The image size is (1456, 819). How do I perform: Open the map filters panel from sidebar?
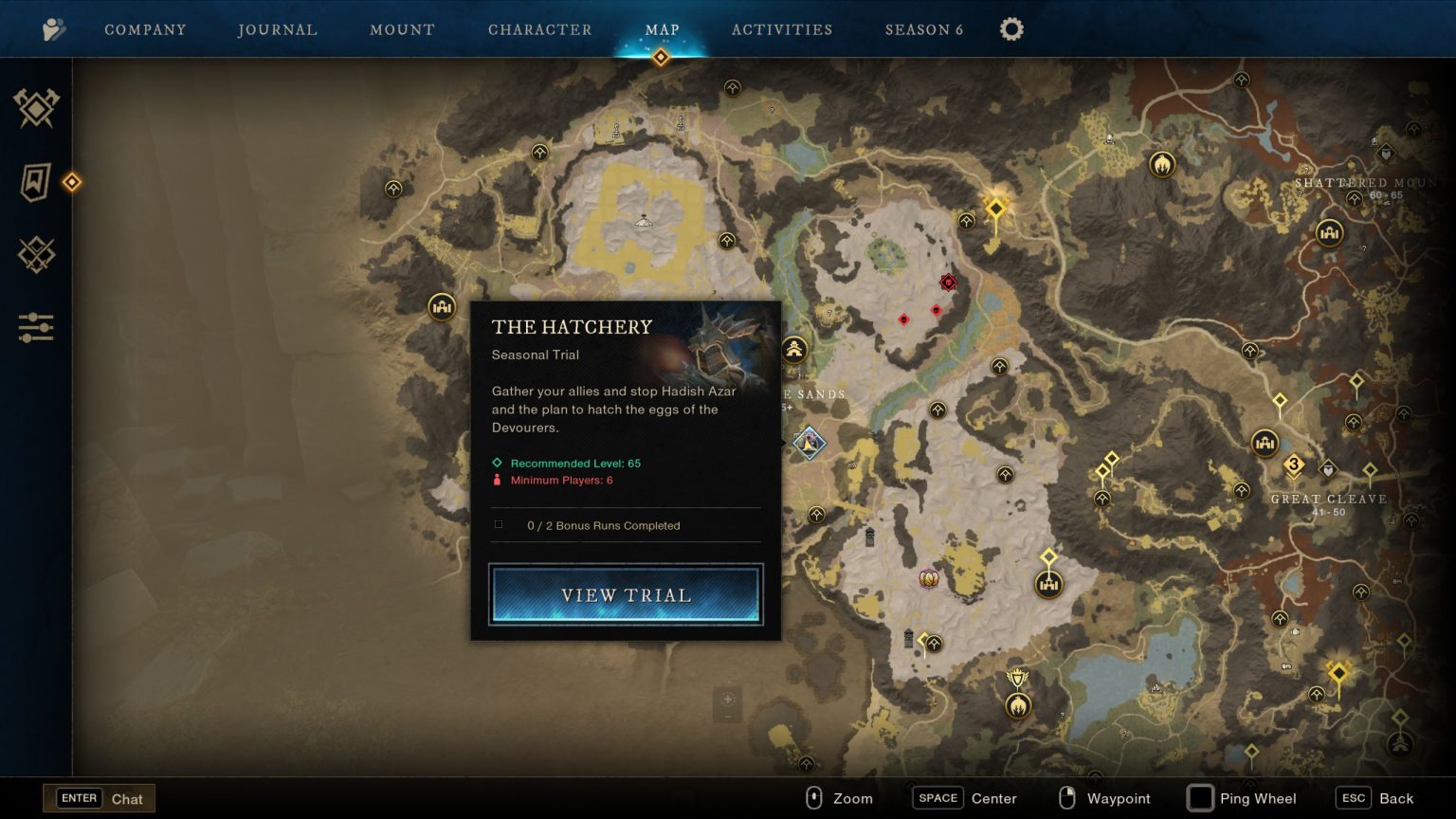tap(36, 327)
